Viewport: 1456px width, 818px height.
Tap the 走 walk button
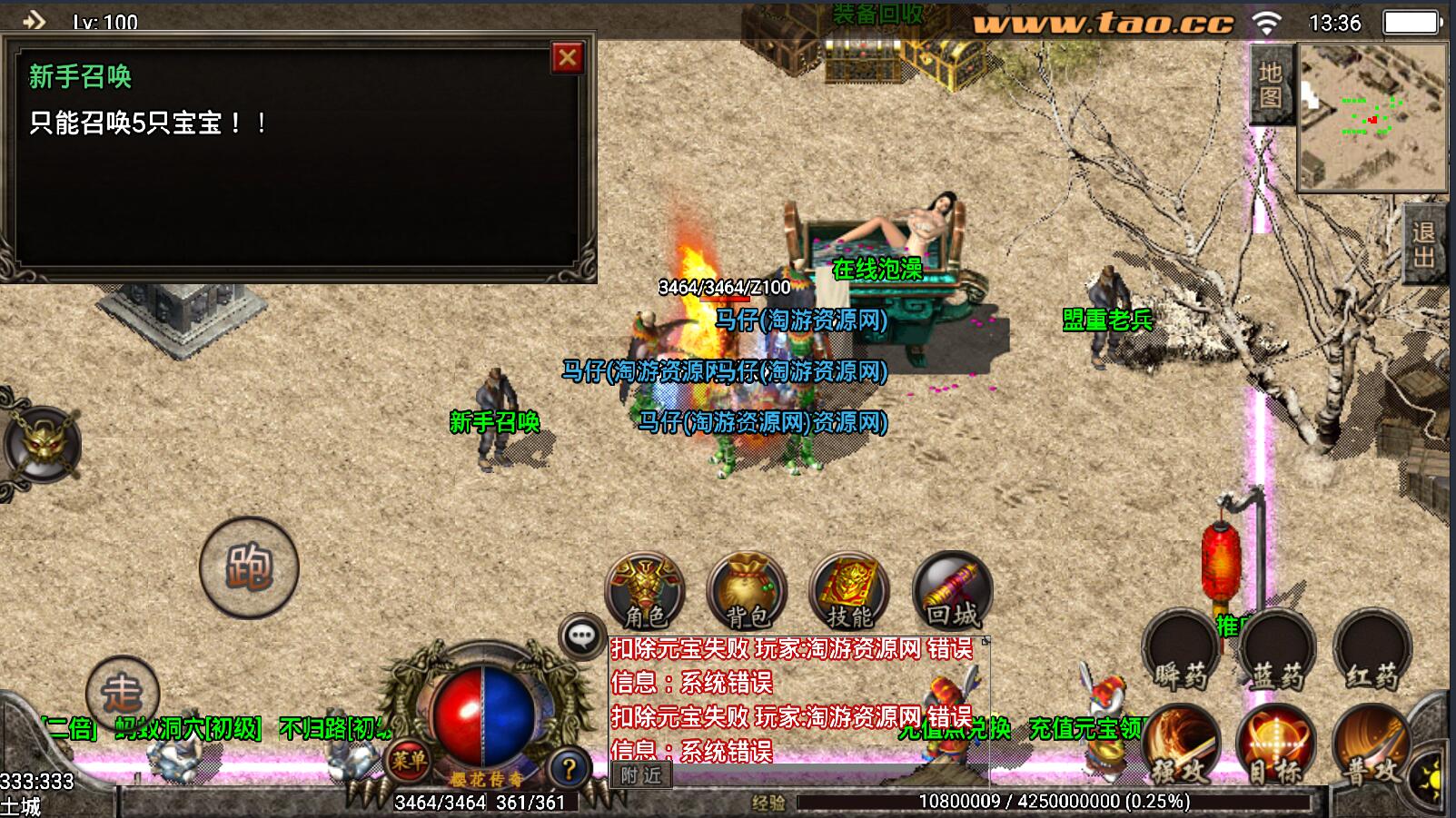[x=123, y=693]
